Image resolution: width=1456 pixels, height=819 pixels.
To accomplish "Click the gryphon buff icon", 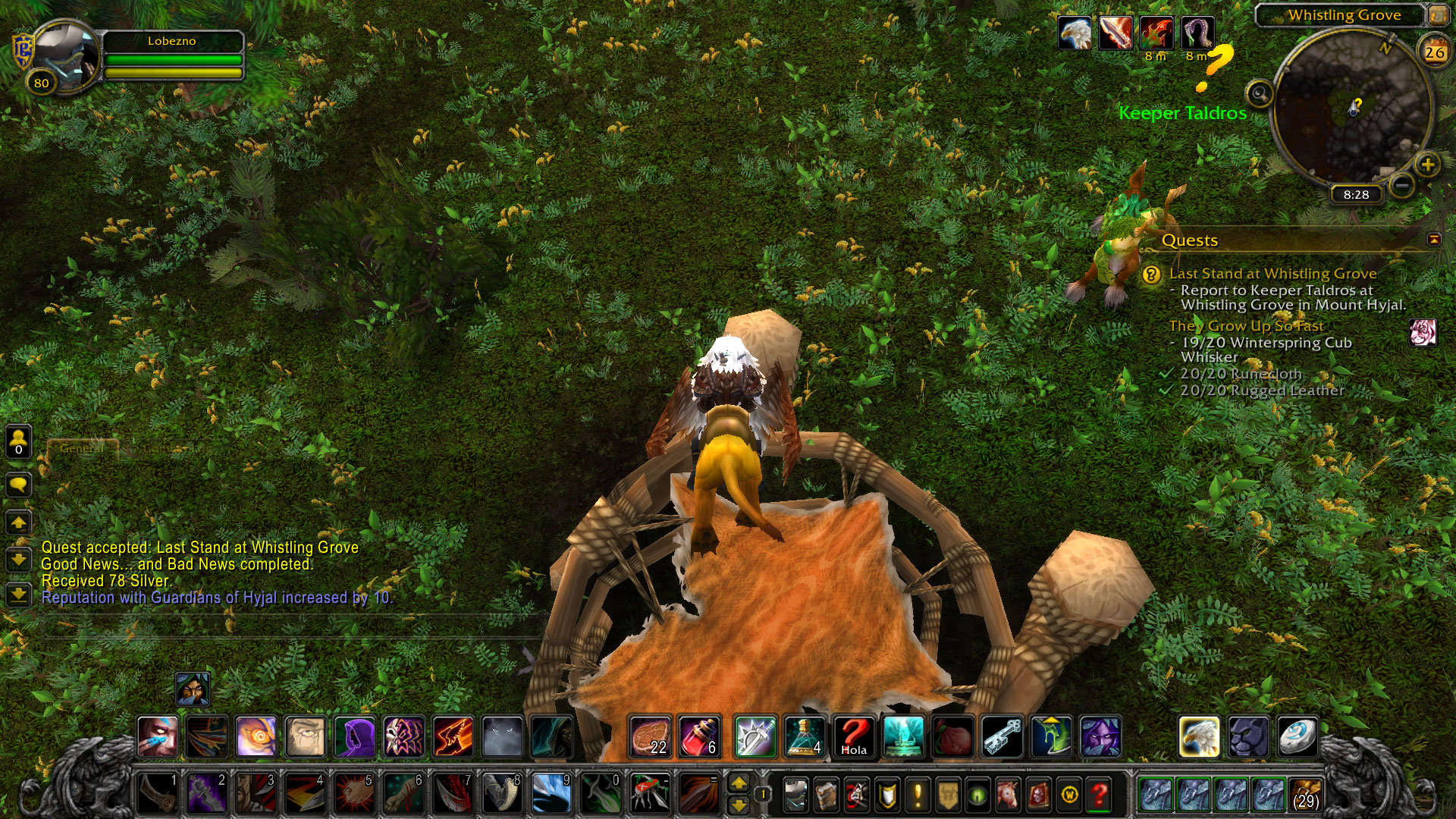I will click(x=1075, y=33).
